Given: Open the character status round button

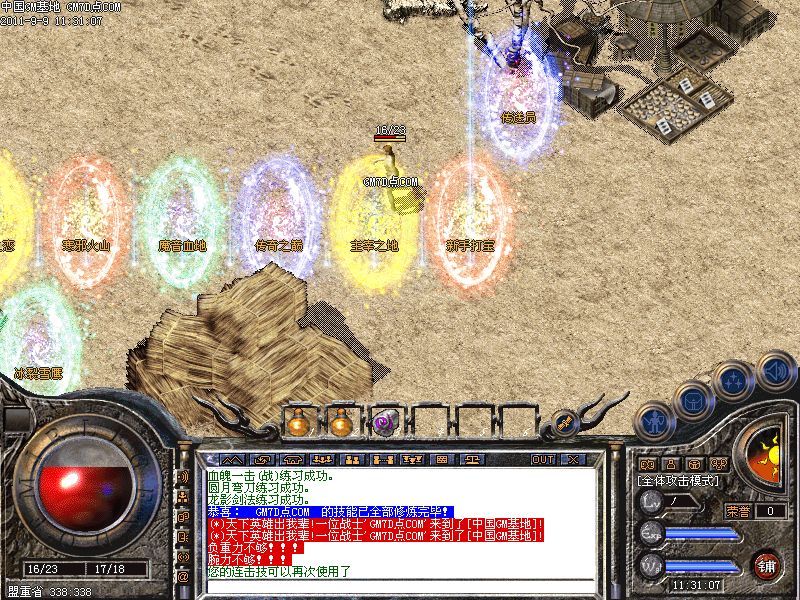Looking at the screenshot, I should point(653,421).
